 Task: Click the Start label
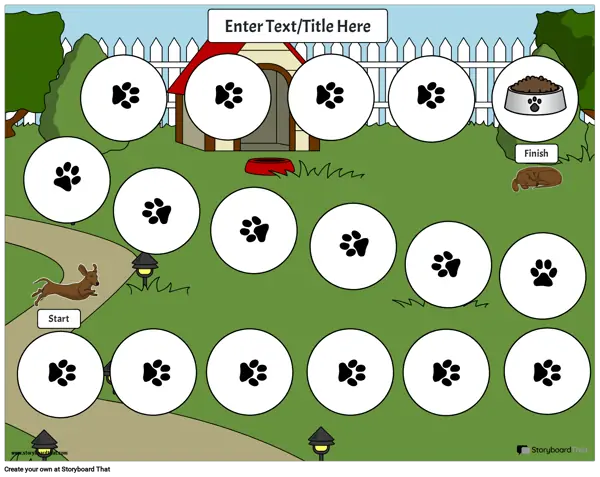point(59,319)
